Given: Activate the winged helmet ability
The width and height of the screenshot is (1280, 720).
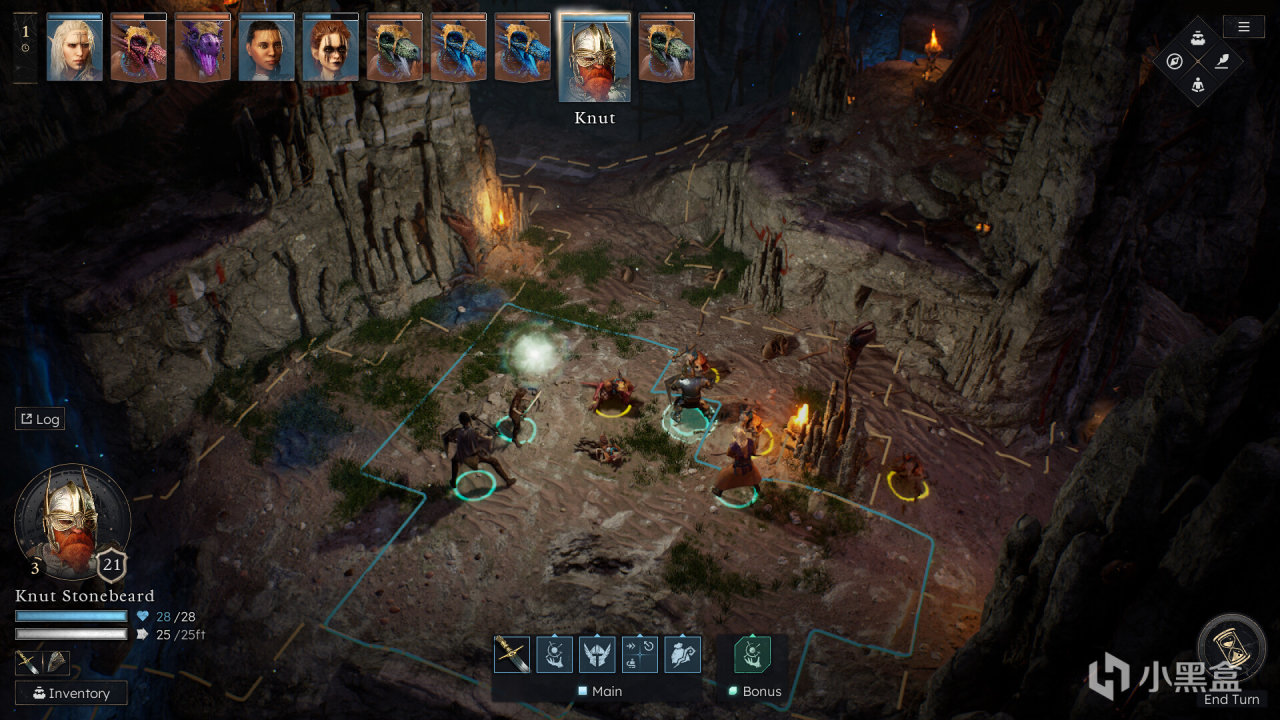Looking at the screenshot, I should [x=597, y=654].
